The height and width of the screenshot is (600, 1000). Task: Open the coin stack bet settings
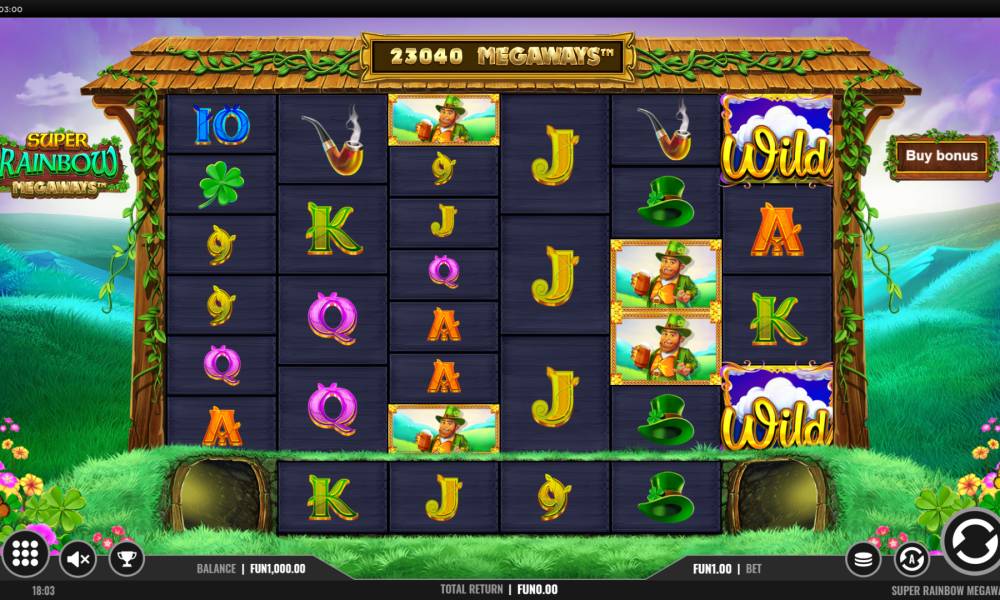tap(863, 559)
